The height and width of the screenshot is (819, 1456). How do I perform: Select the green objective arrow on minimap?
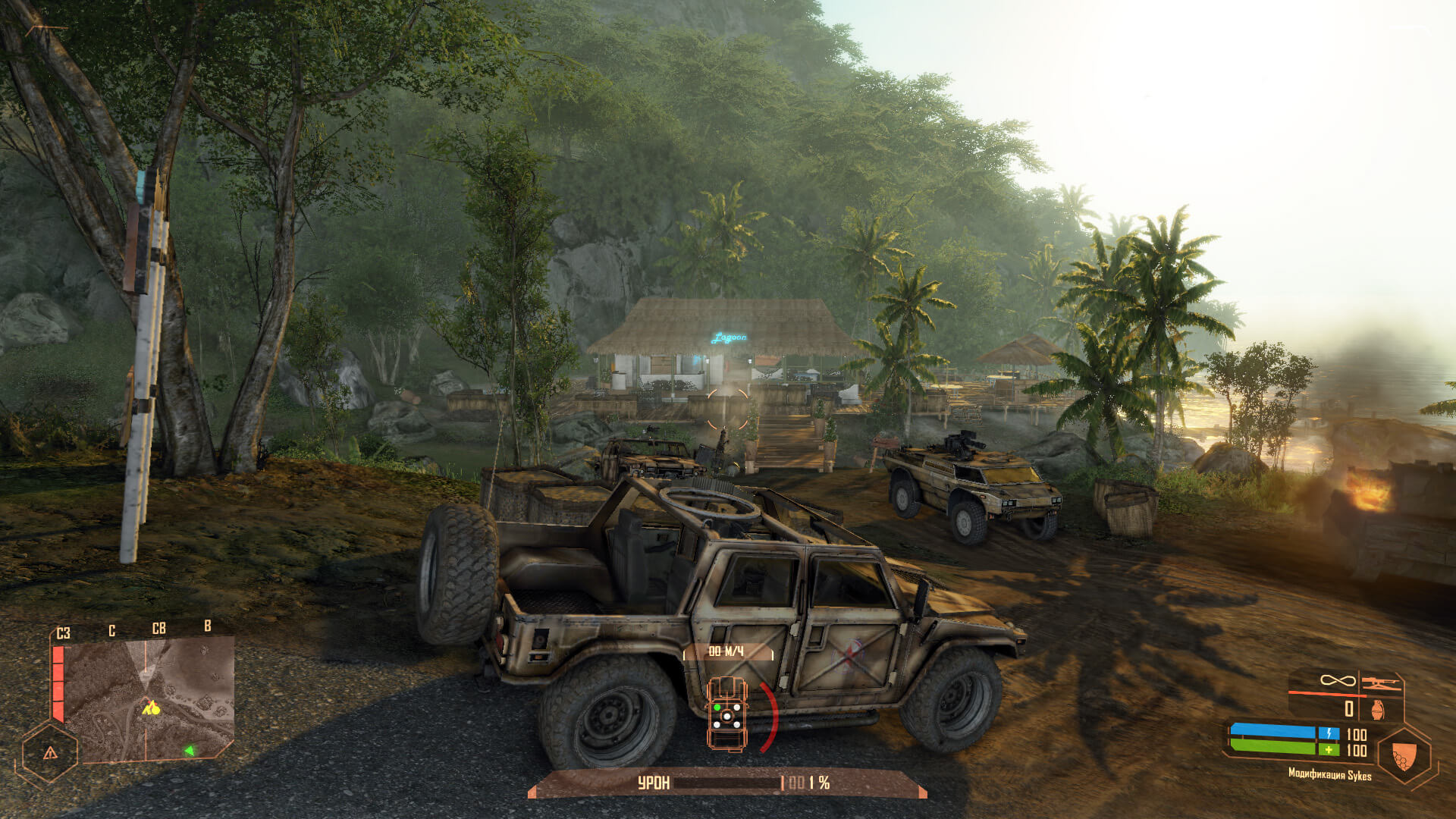coord(189,751)
